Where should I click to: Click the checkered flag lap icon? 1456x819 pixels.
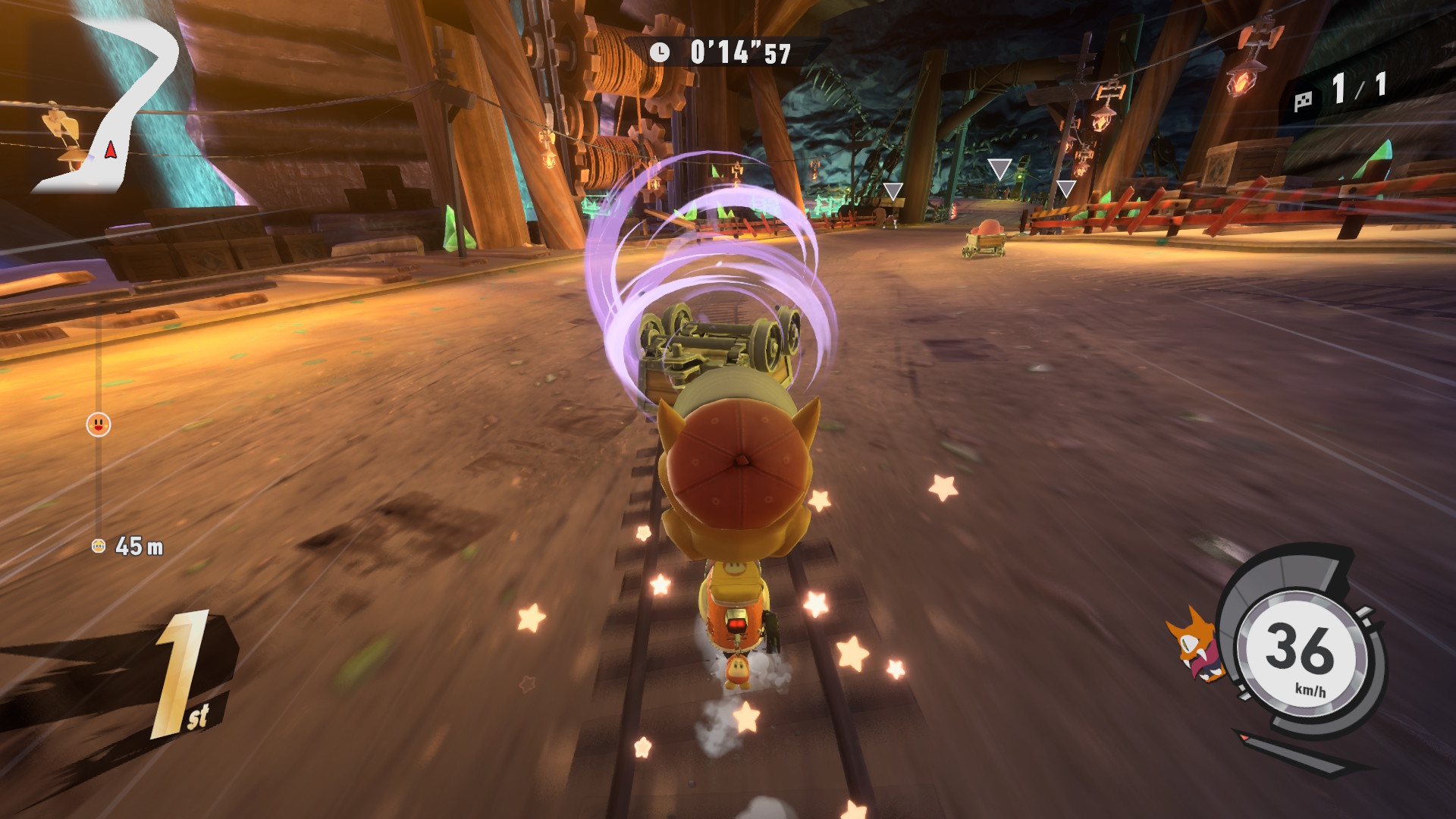[x=1303, y=101]
